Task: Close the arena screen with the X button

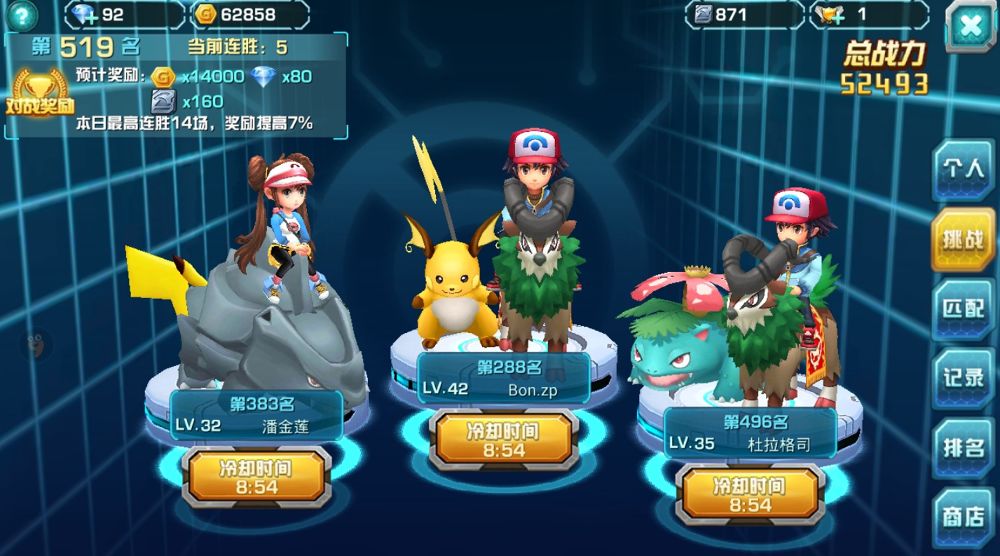Action: tap(969, 26)
